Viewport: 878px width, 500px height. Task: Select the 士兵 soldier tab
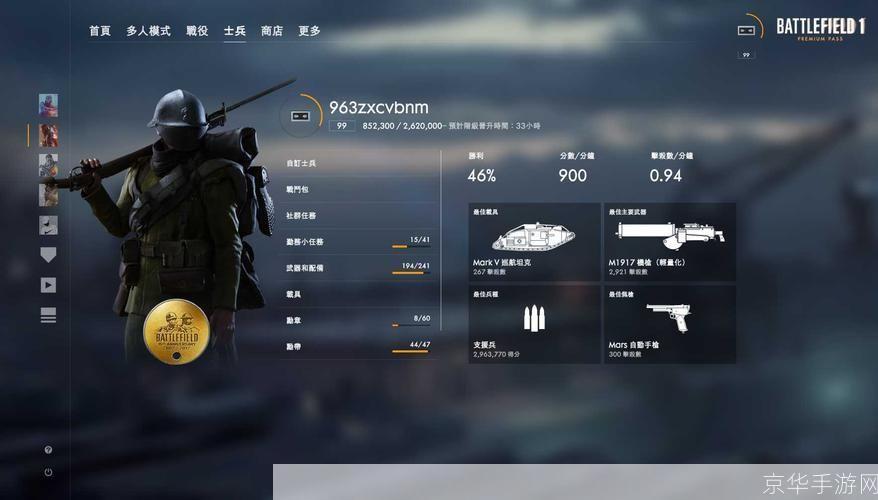(235, 31)
